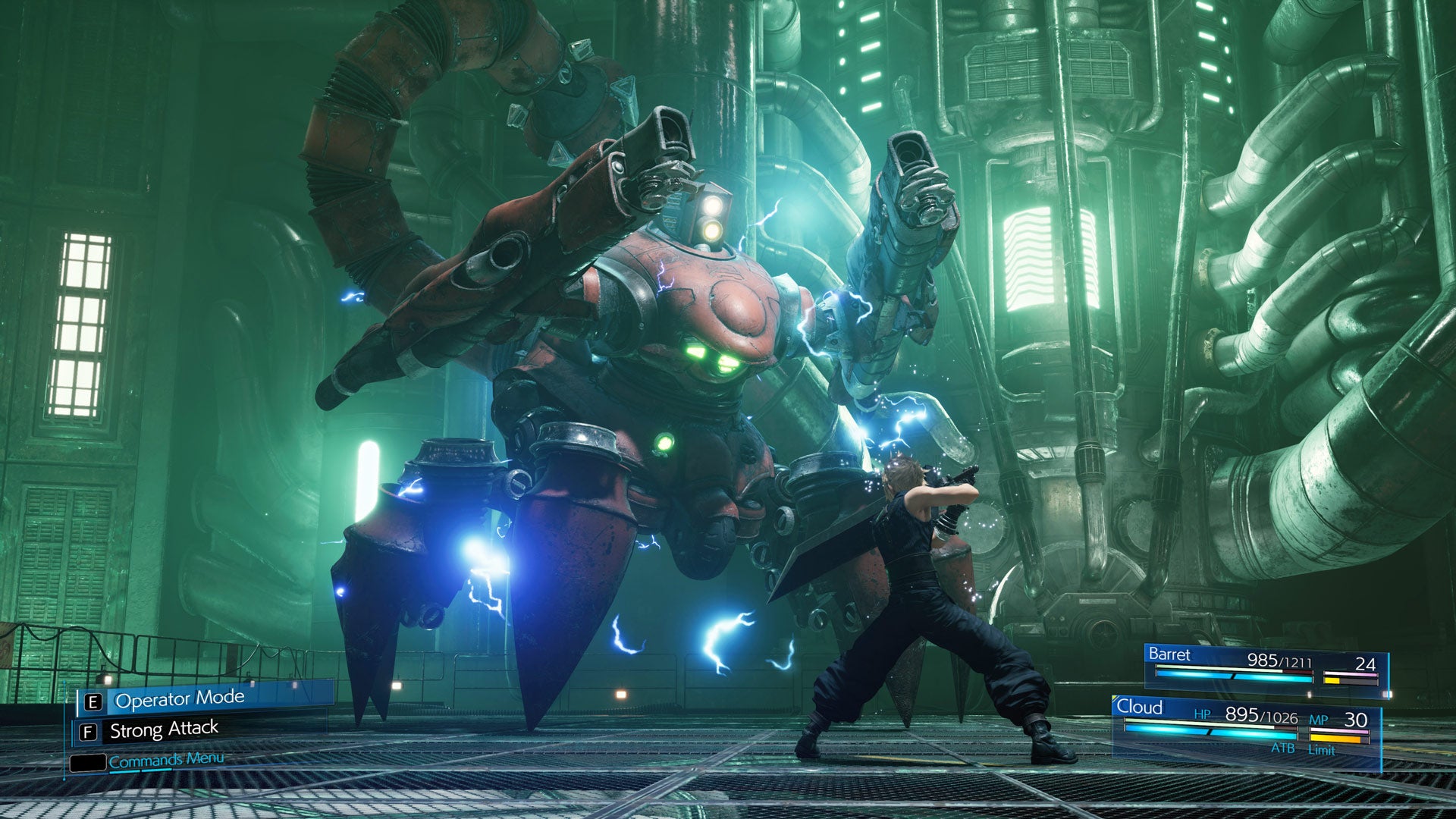Click the blank key icon next to Commands Menu
Screen dimensions: 1456x819
point(89,763)
